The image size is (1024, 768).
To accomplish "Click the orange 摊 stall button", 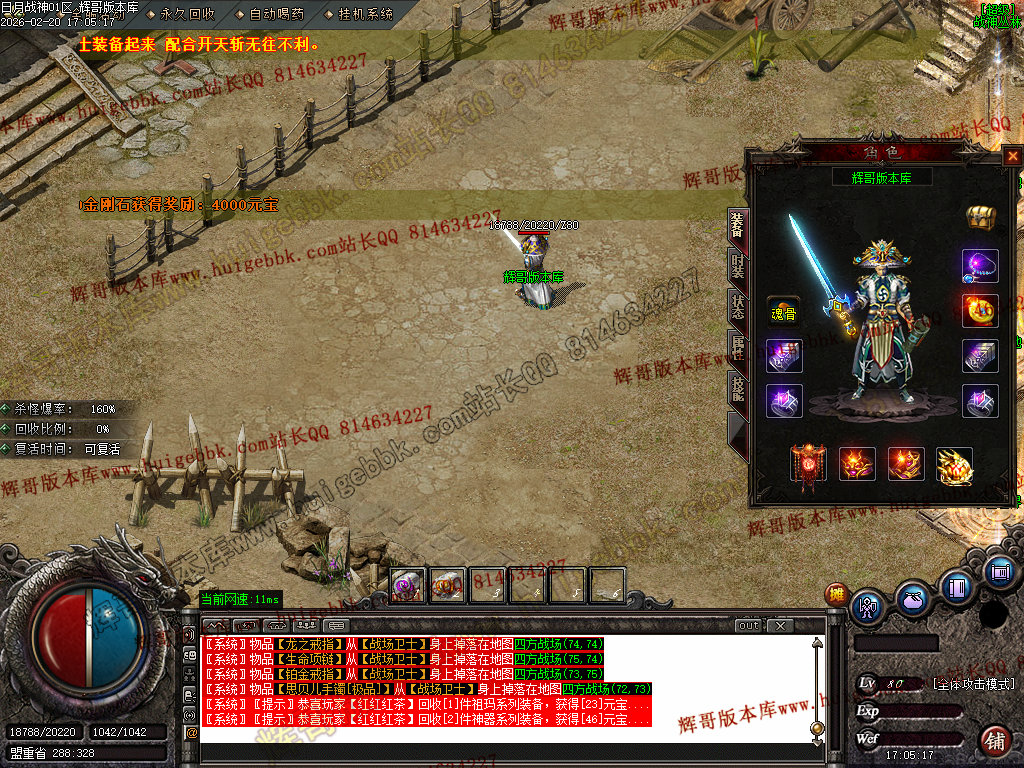I will coord(836,594).
